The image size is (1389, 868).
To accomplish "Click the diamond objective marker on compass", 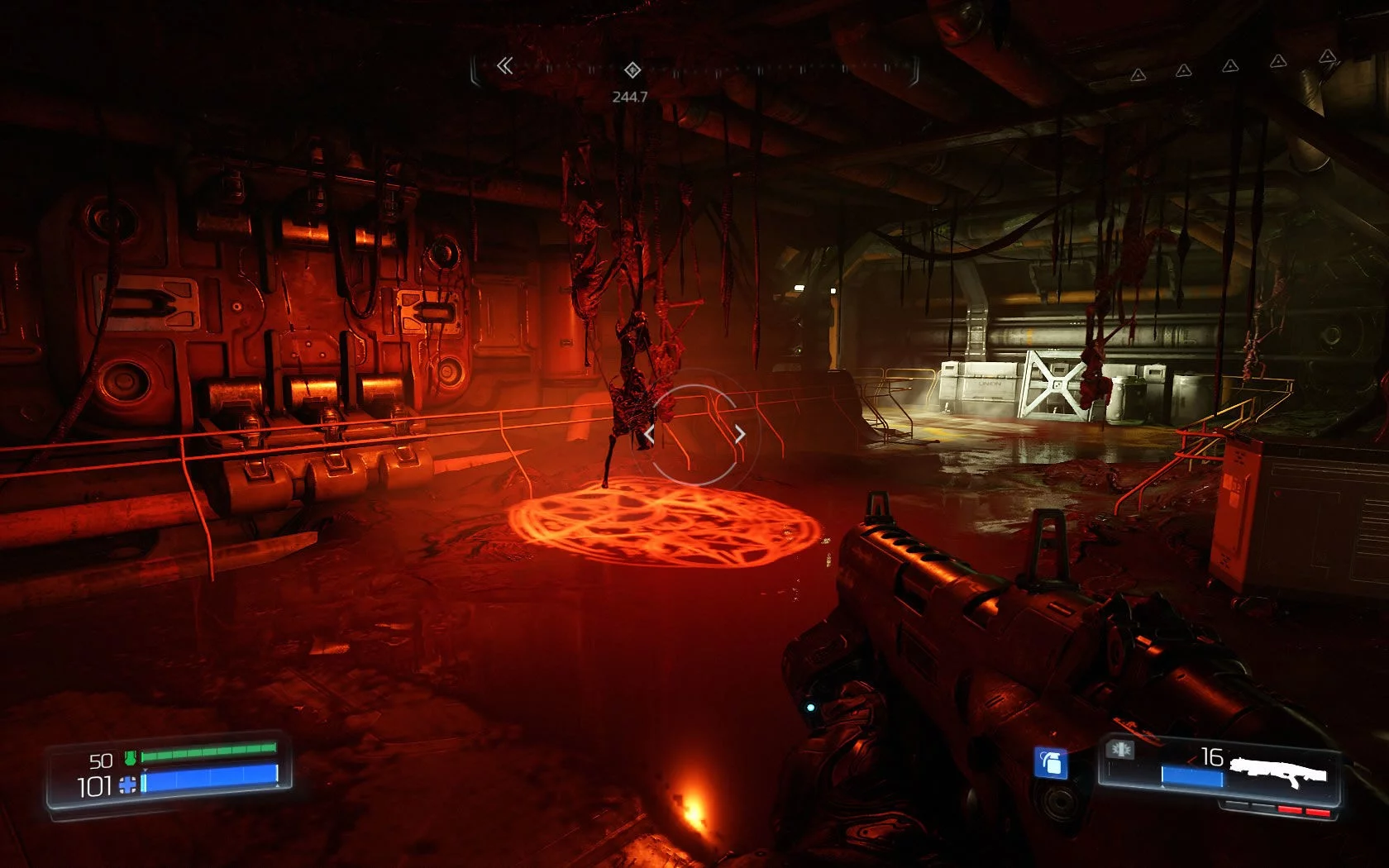I will (632, 69).
